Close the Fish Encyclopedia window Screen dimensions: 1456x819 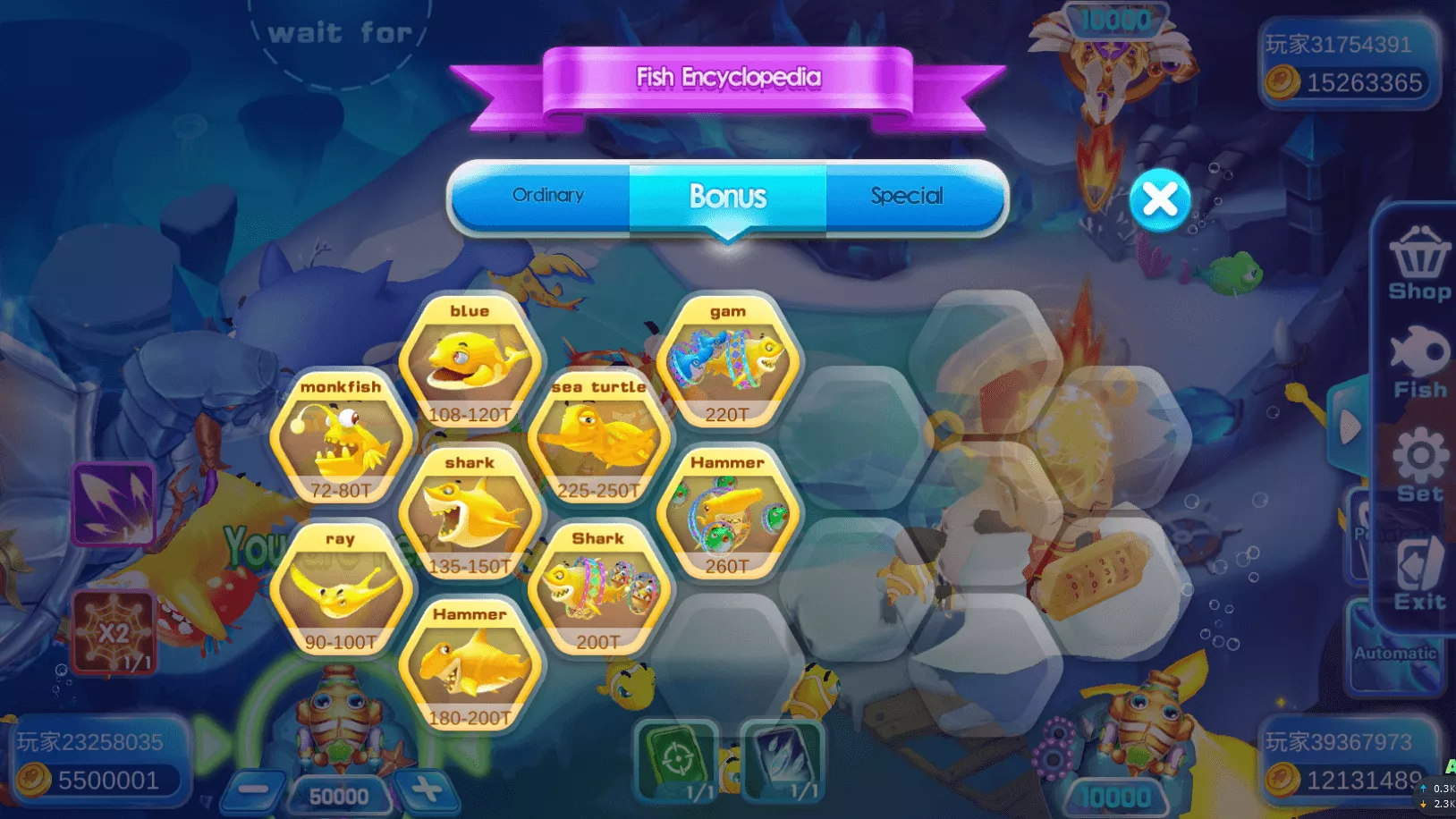pyautogui.click(x=1159, y=199)
